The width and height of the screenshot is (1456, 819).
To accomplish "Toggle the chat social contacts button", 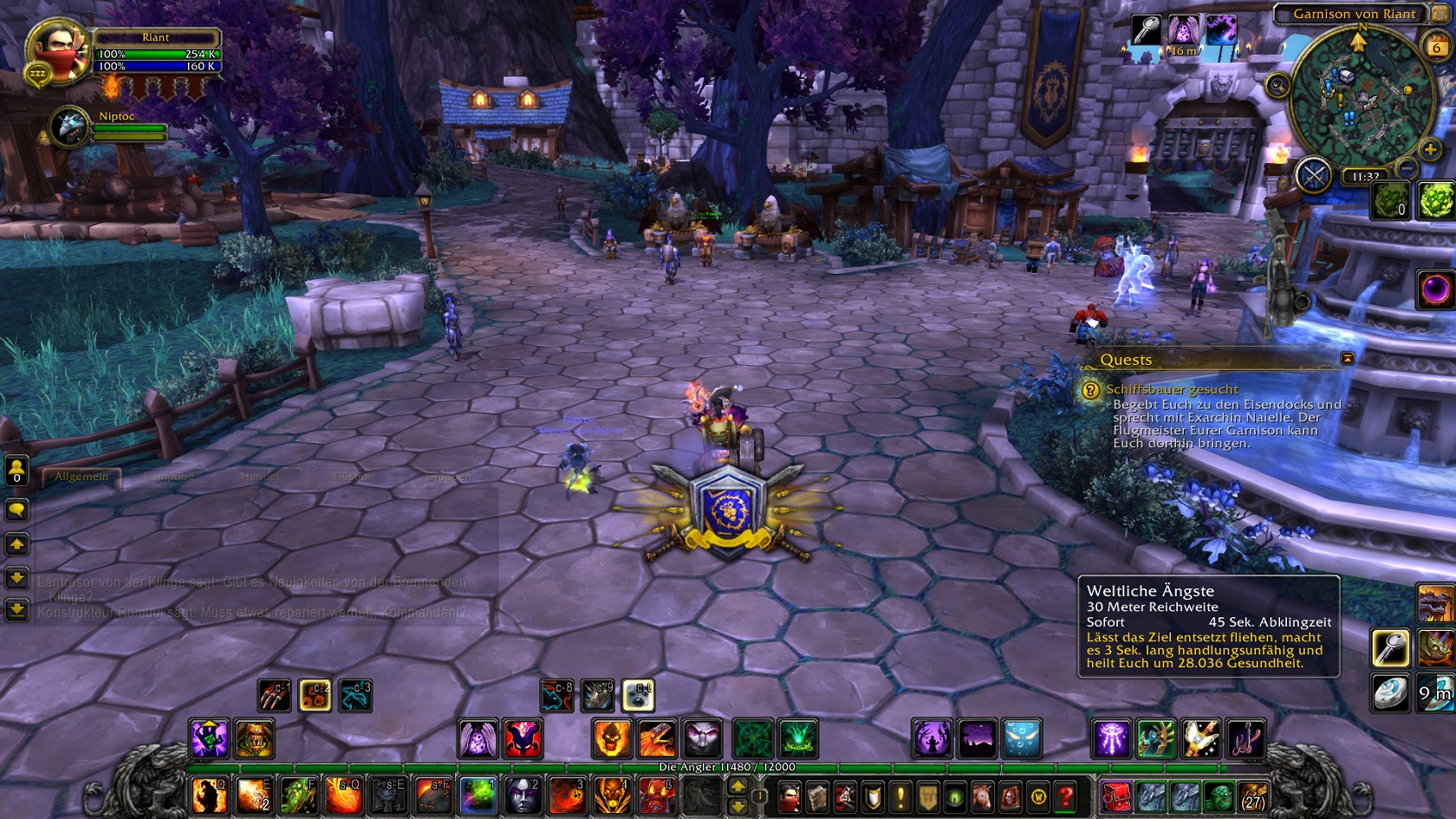I will pos(17,471).
